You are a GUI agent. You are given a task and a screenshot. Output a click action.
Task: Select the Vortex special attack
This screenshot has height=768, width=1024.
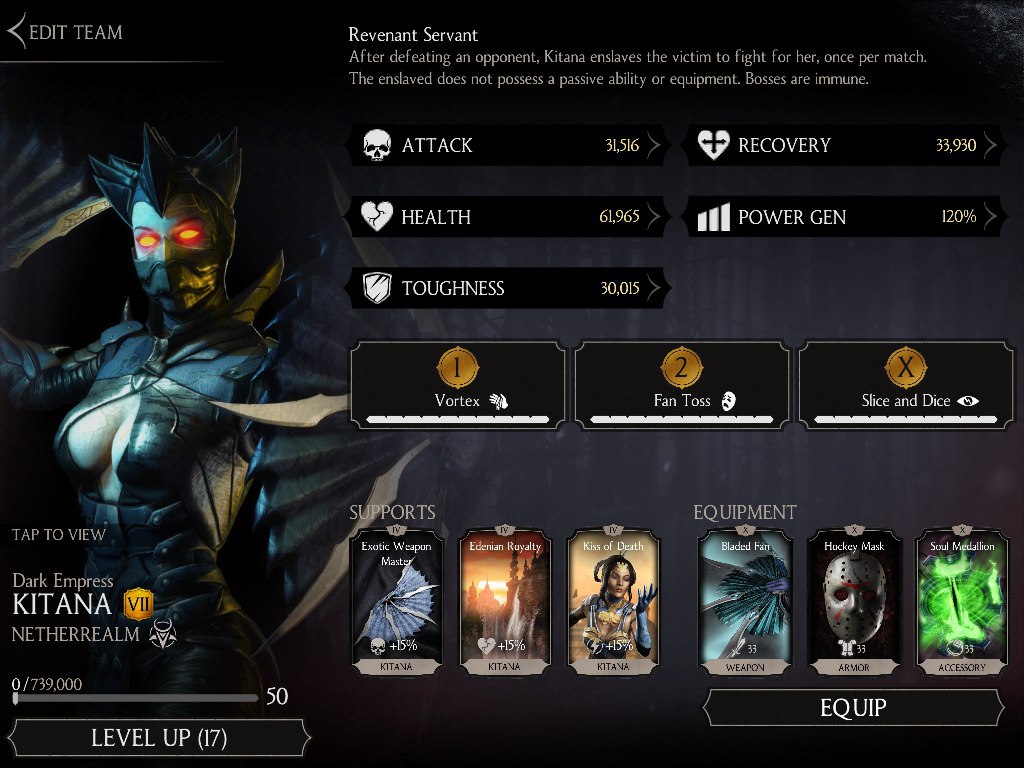(x=458, y=385)
